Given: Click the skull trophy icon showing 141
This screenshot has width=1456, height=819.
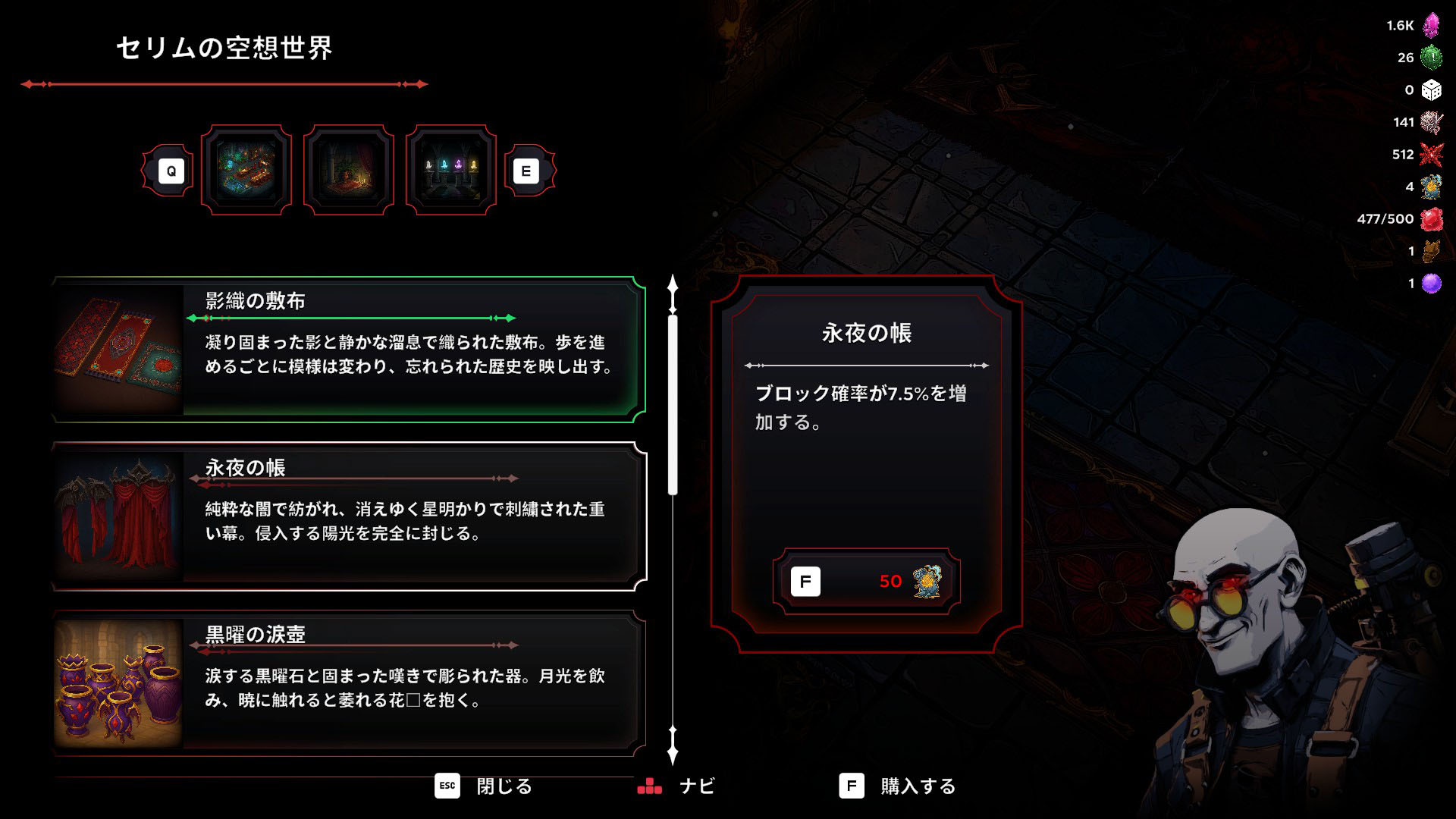Looking at the screenshot, I should click(1430, 121).
